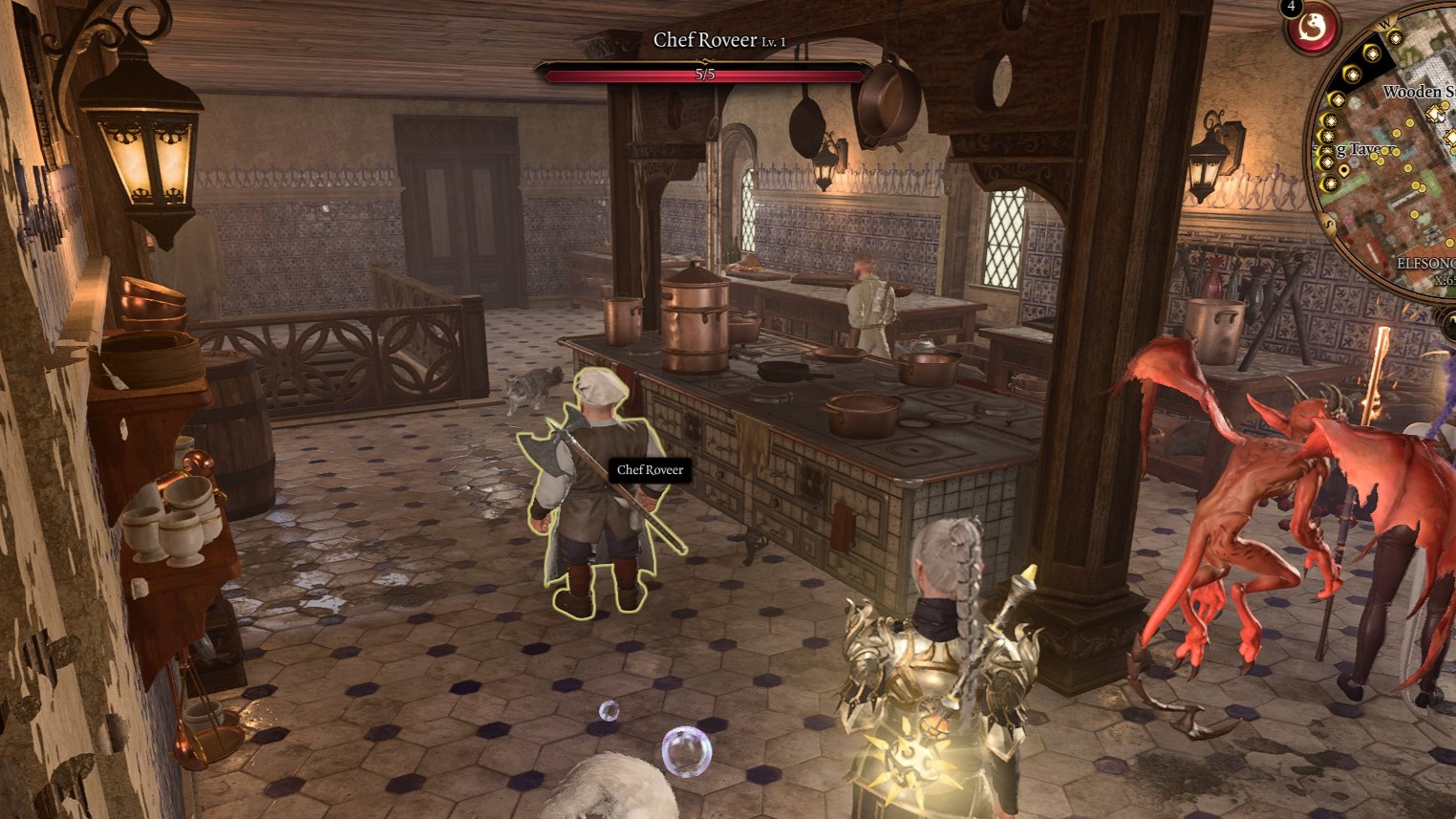Click the red Long Rest icon
The width and height of the screenshot is (1456, 819).
[x=1311, y=29]
